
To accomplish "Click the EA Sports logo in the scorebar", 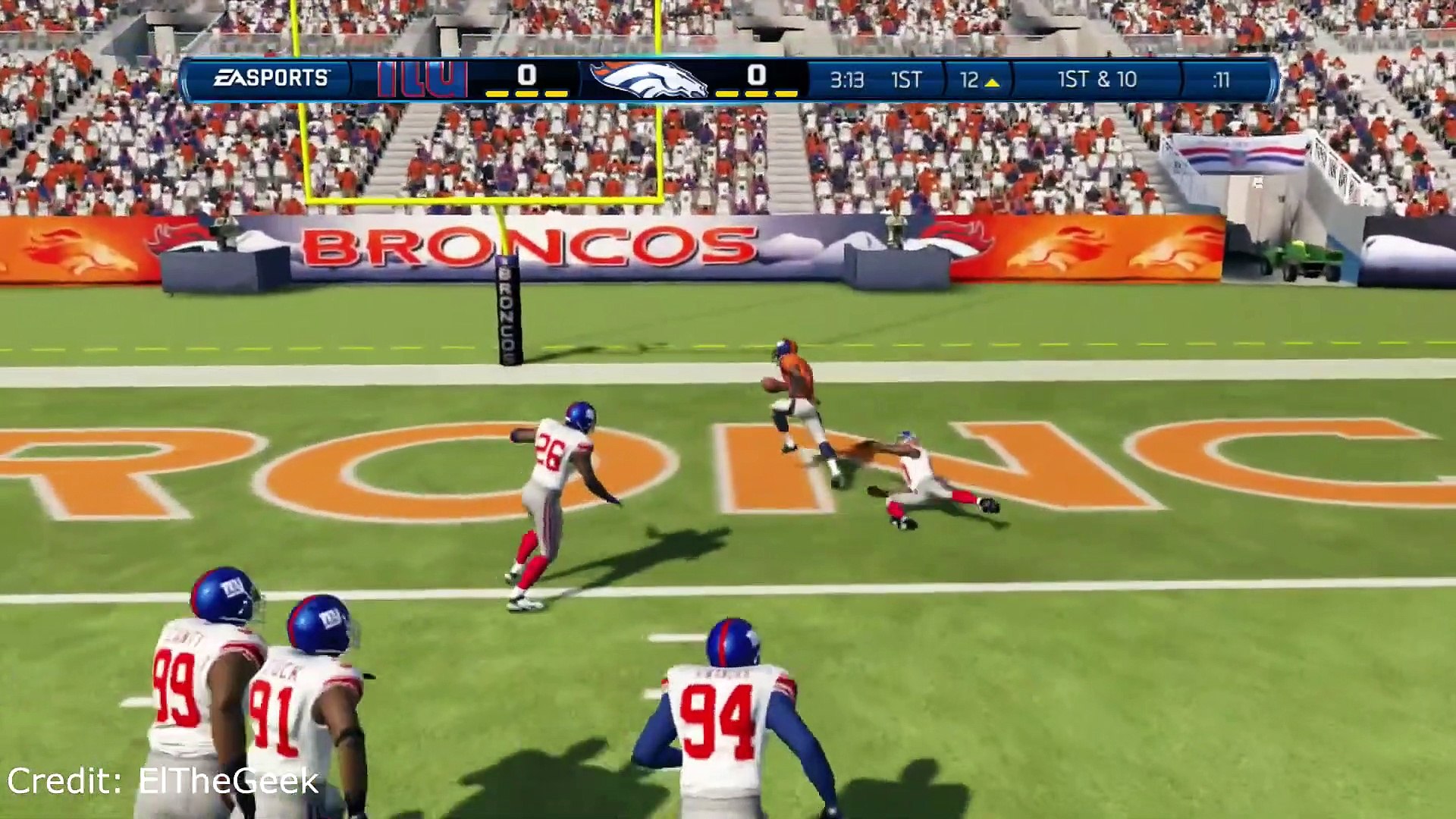I will coord(271,78).
